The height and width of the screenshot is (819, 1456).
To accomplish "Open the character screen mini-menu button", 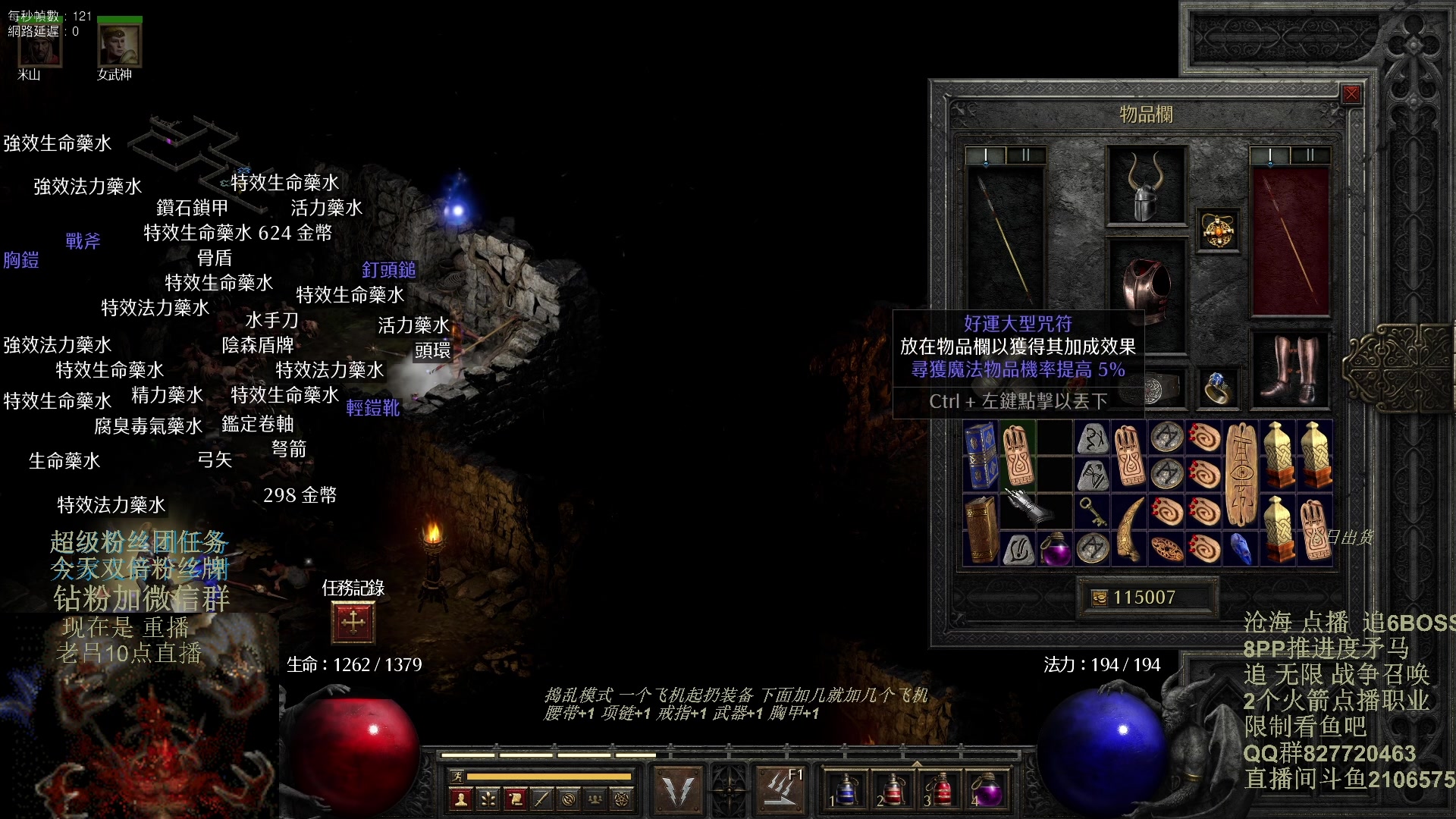I will point(460,799).
